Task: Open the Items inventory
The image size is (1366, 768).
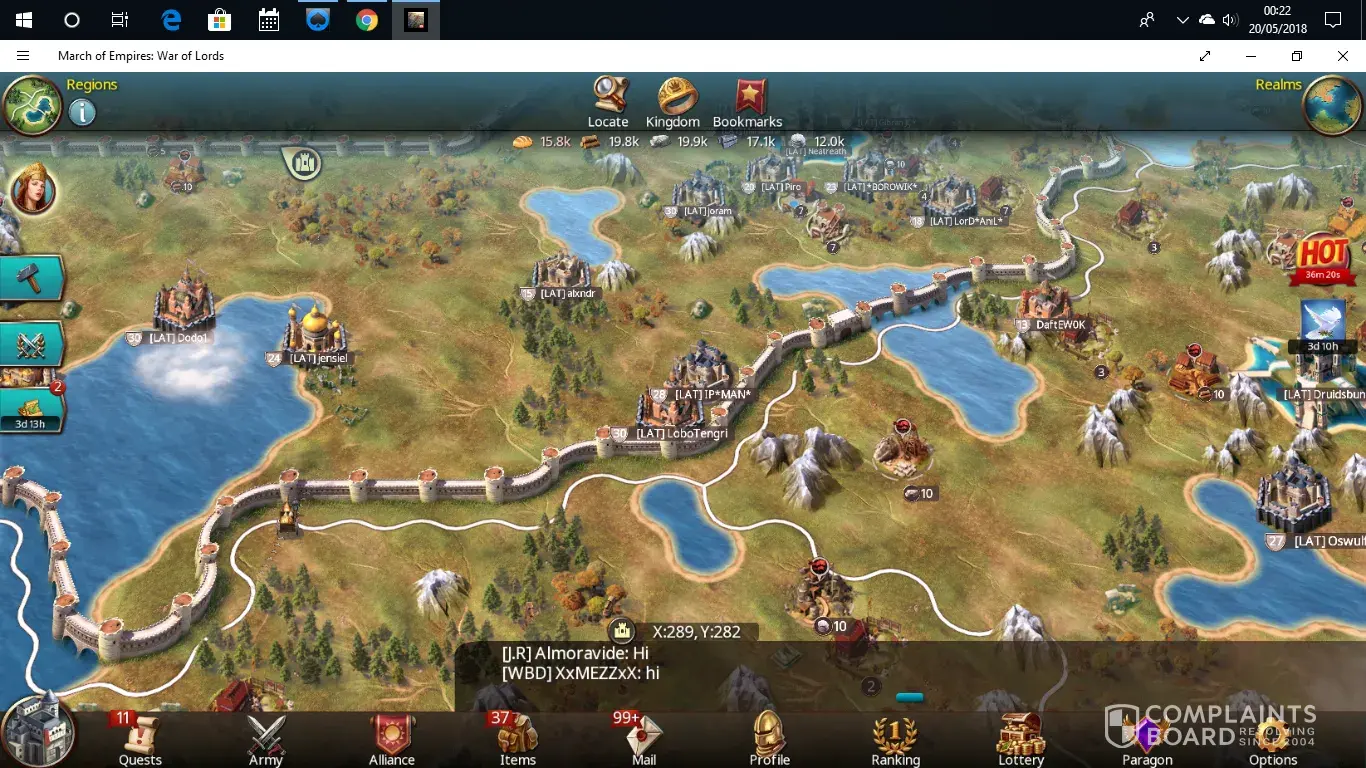Action: (x=518, y=739)
